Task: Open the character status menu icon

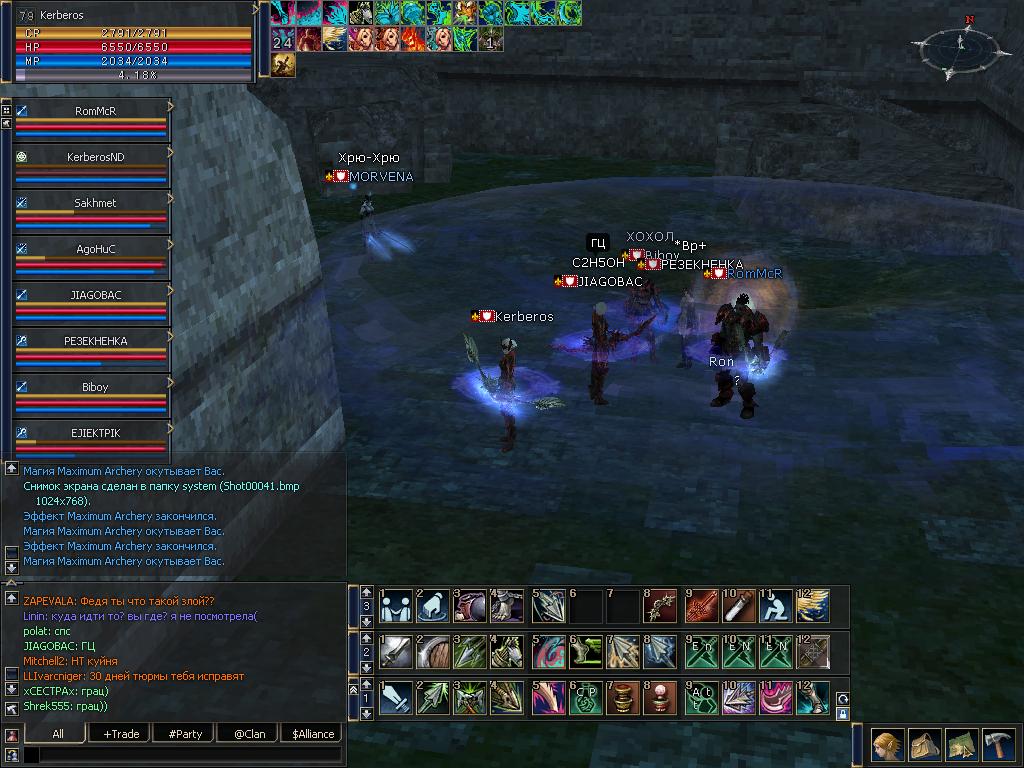Action: 886,745
